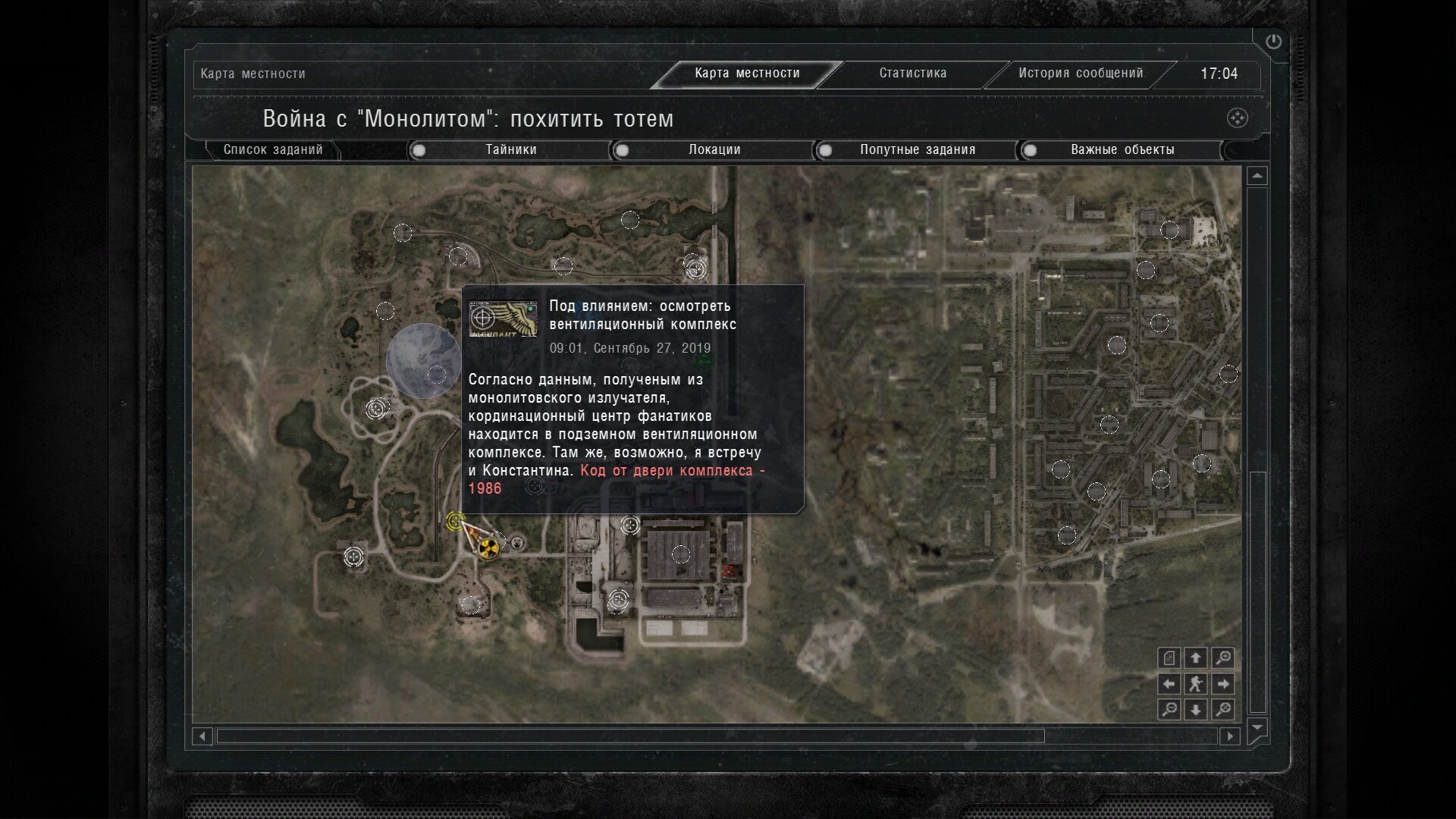This screenshot has height=819, width=1456.
Task: Pan the map right with the arrow button
Action: (x=1222, y=684)
